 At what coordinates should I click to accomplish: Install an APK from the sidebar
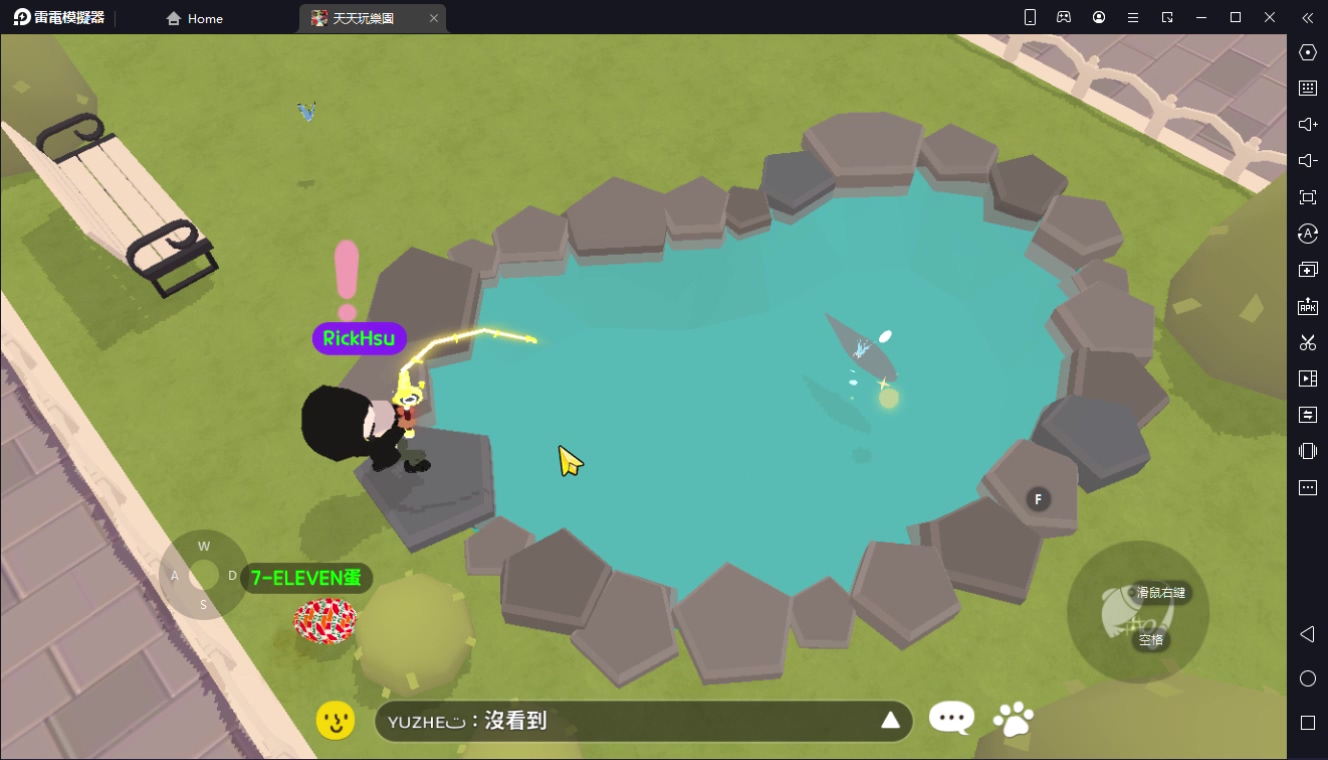(1307, 307)
